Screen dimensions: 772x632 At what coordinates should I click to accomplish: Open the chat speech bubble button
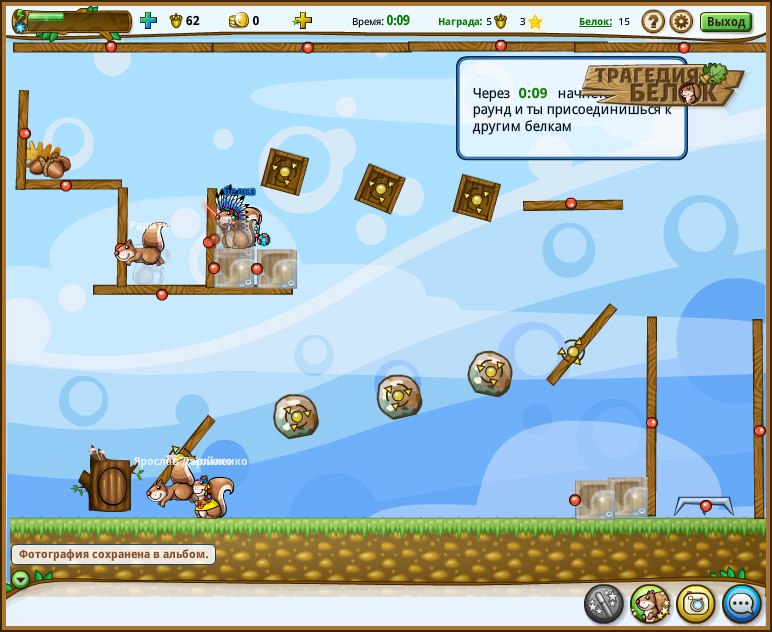pos(742,603)
